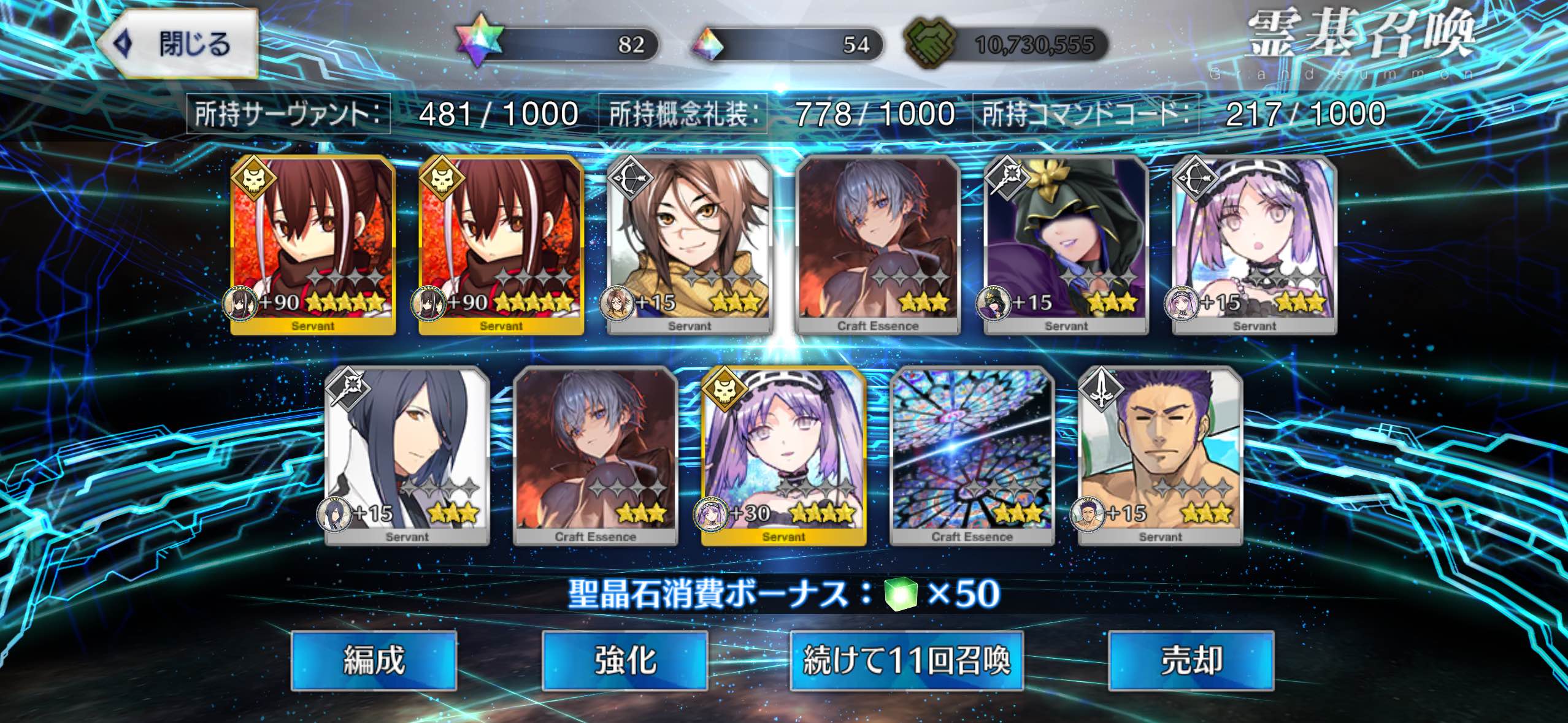
Task: Close the summon results with 閉じる
Action: click(177, 44)
